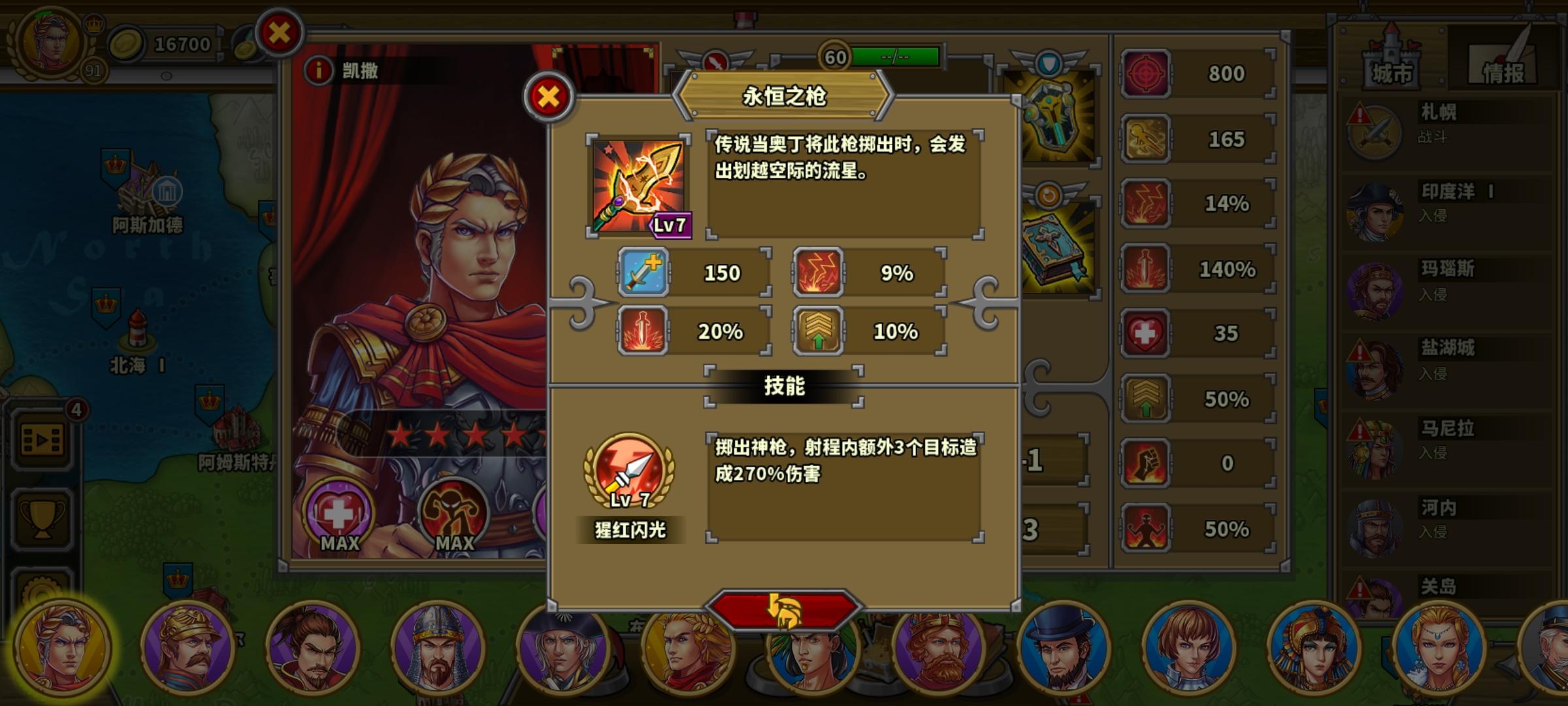Screen dimensions: 1568x706
Task: Expand the left bracket arrow beside weapon stats
Action: tap(581, 302)
